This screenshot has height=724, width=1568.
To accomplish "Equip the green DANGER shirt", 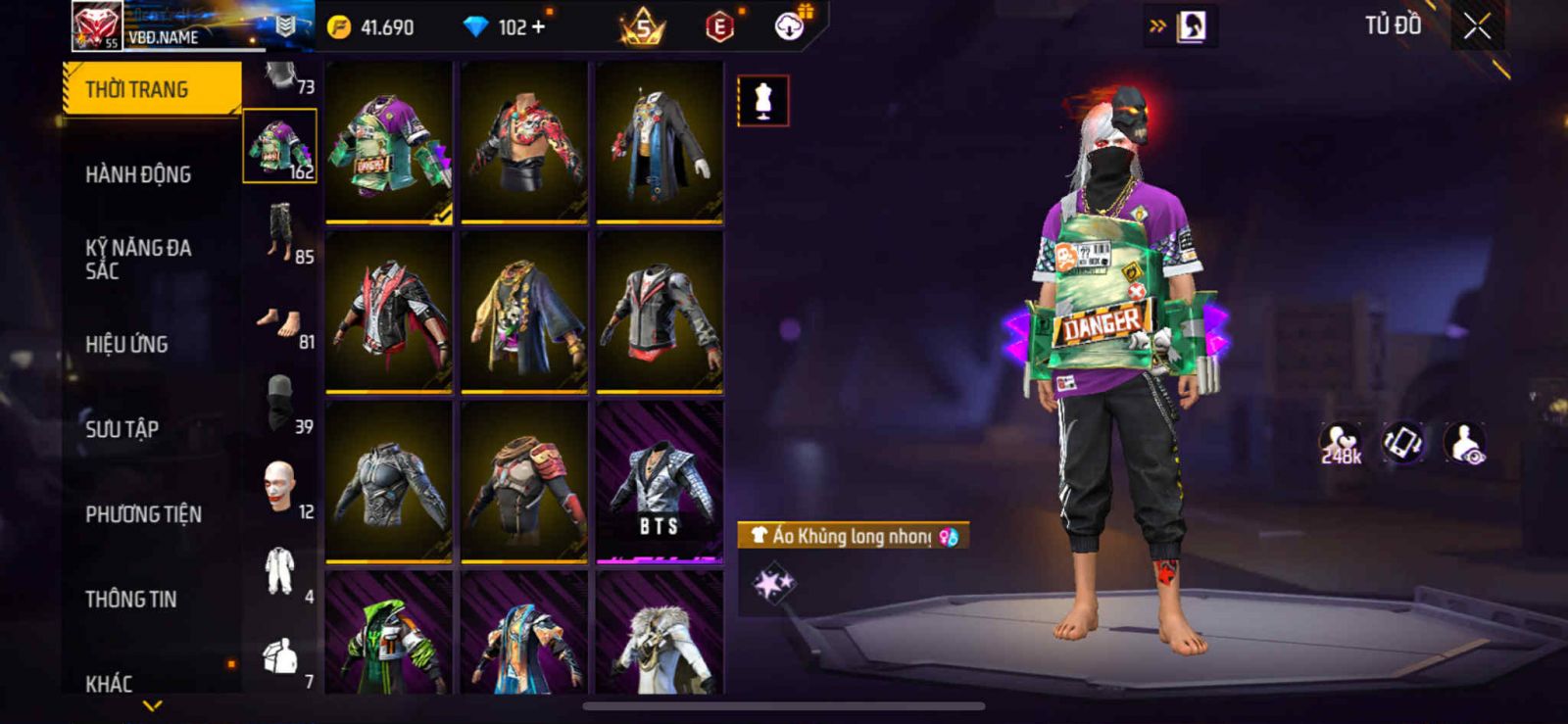I will tap(389, 142).
